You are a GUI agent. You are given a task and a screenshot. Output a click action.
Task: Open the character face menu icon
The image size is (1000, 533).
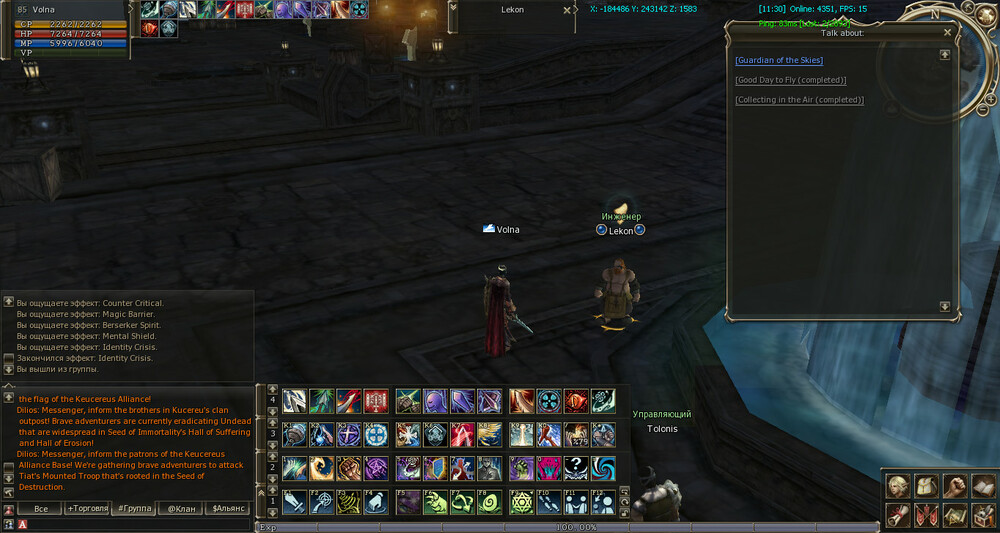pos(898,486)
